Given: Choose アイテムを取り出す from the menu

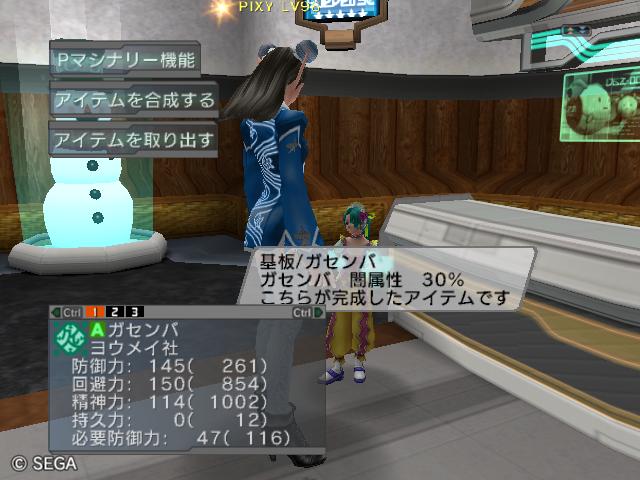Looking at the screenshot, I should pyautogui.click(x=134, y=139).
